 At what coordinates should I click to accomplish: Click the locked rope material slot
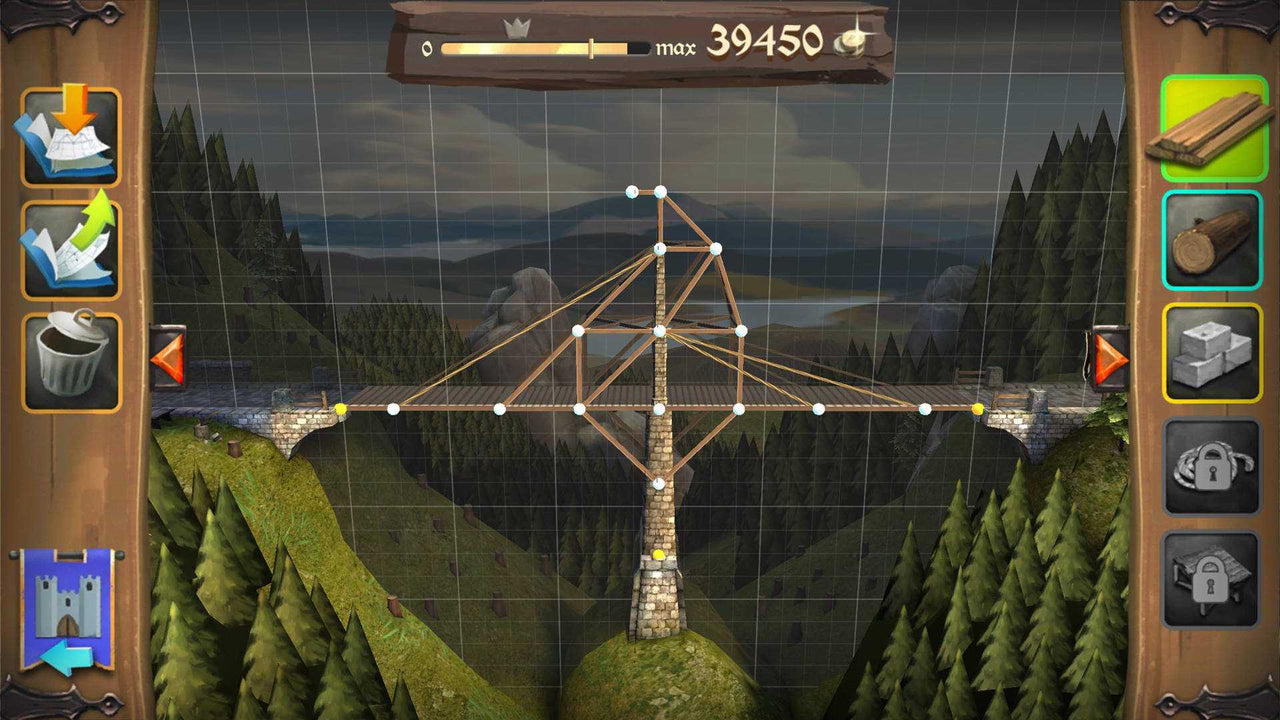pos(1211,463)
